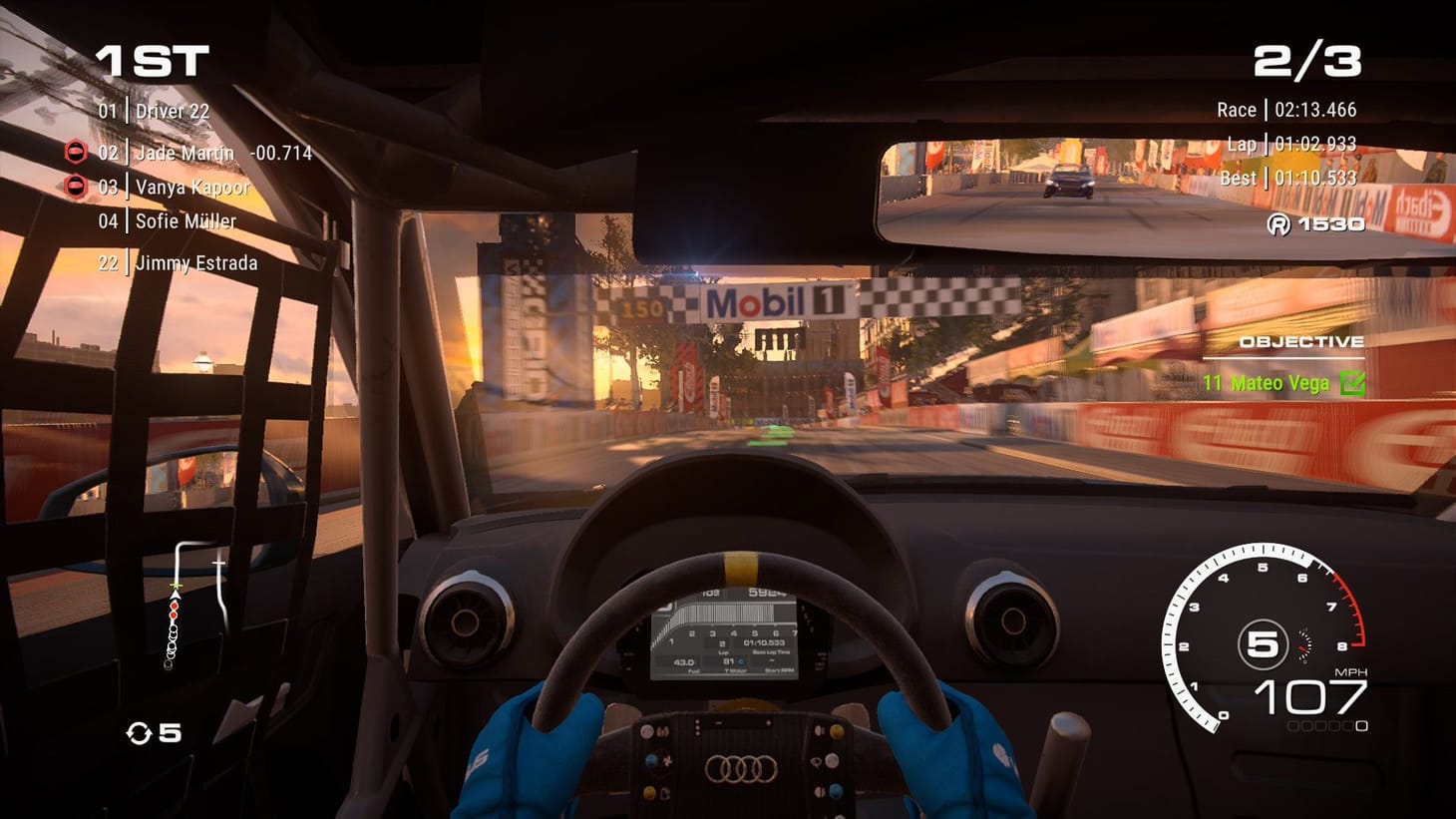Click the flashback counter icon showing 5
This screenshot has width=1456, height=819.
click(141, 732)
